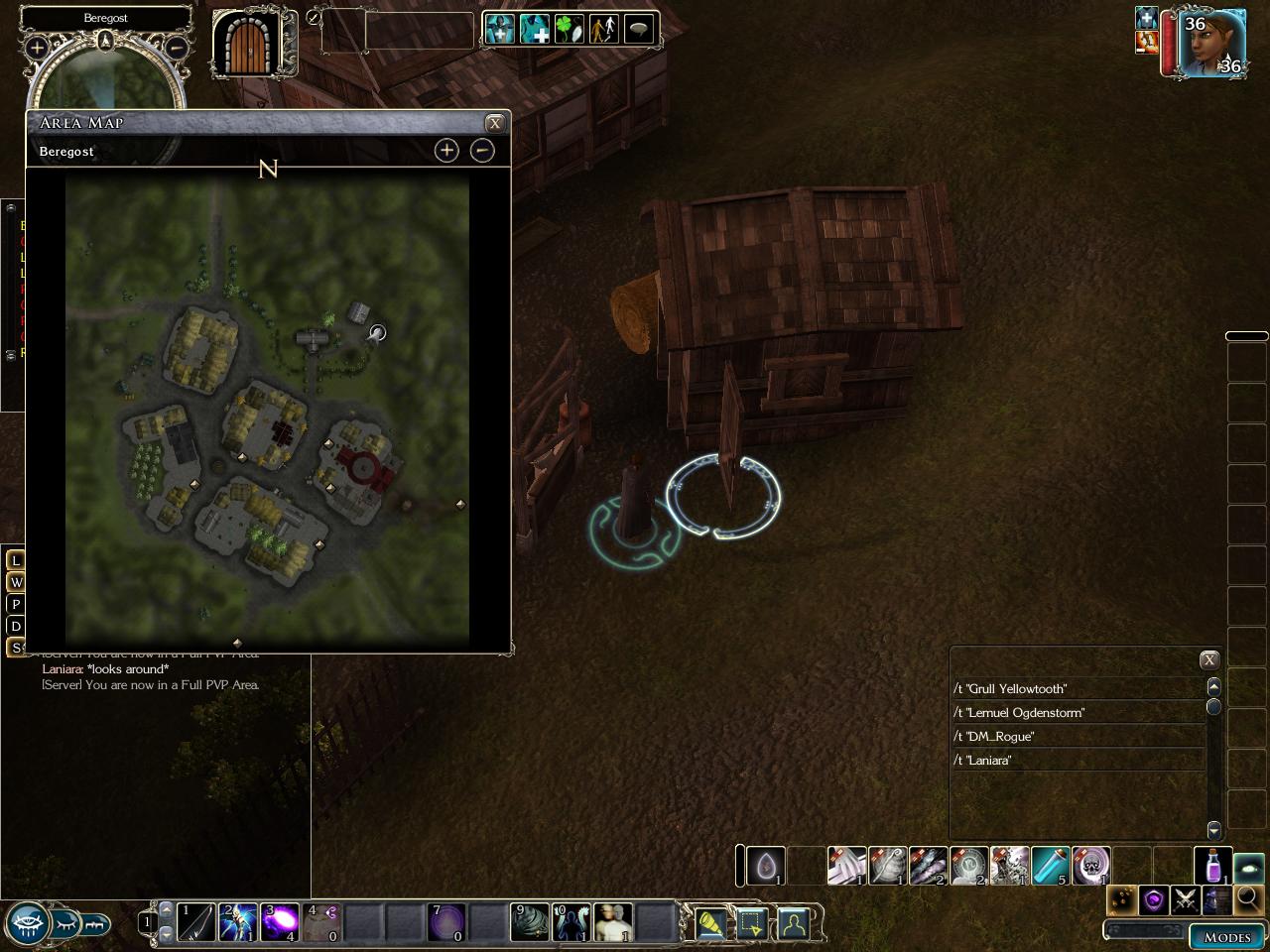Select the player character portrait

1212,44
